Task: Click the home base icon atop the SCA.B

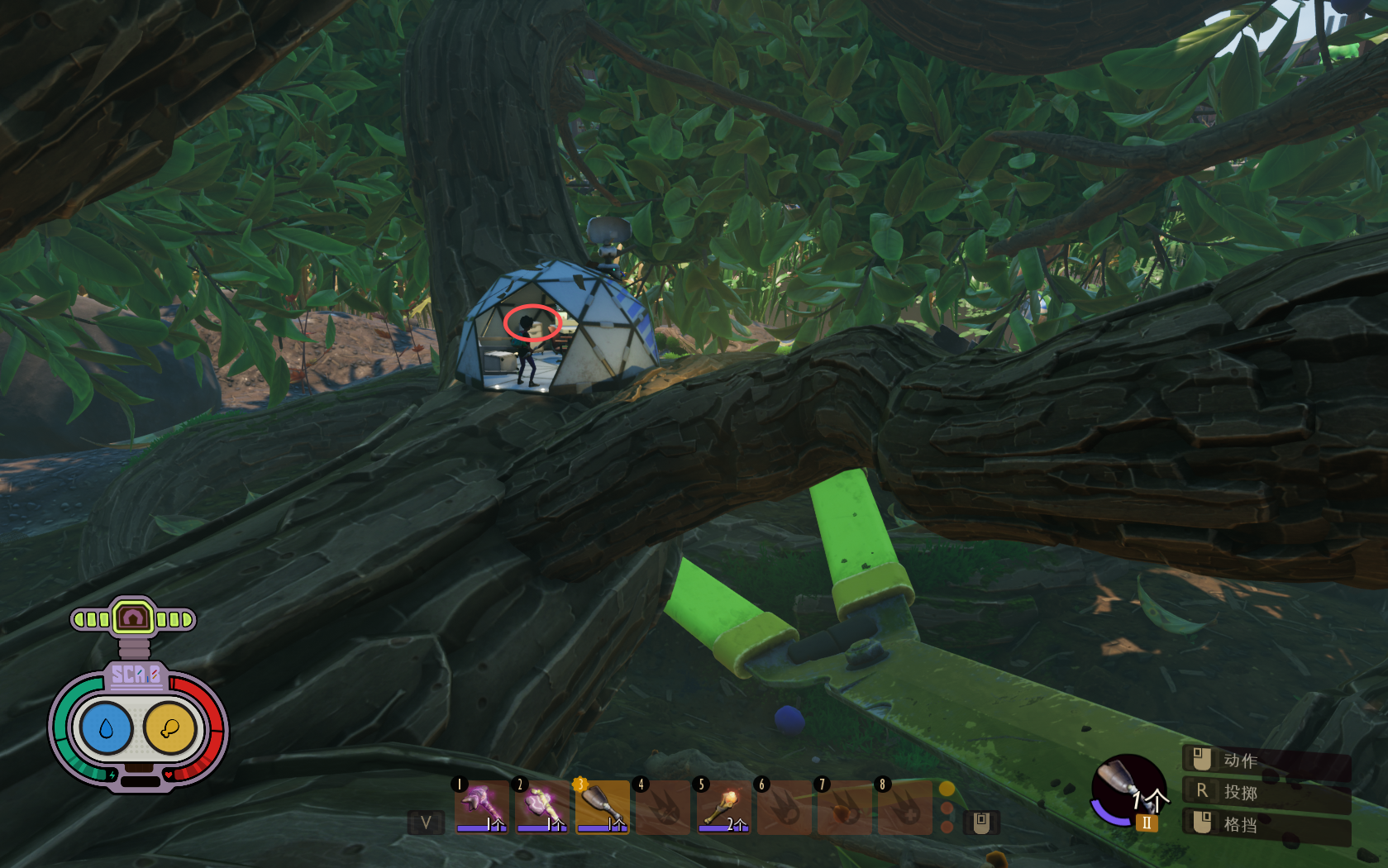Action: tap(133, 618)
